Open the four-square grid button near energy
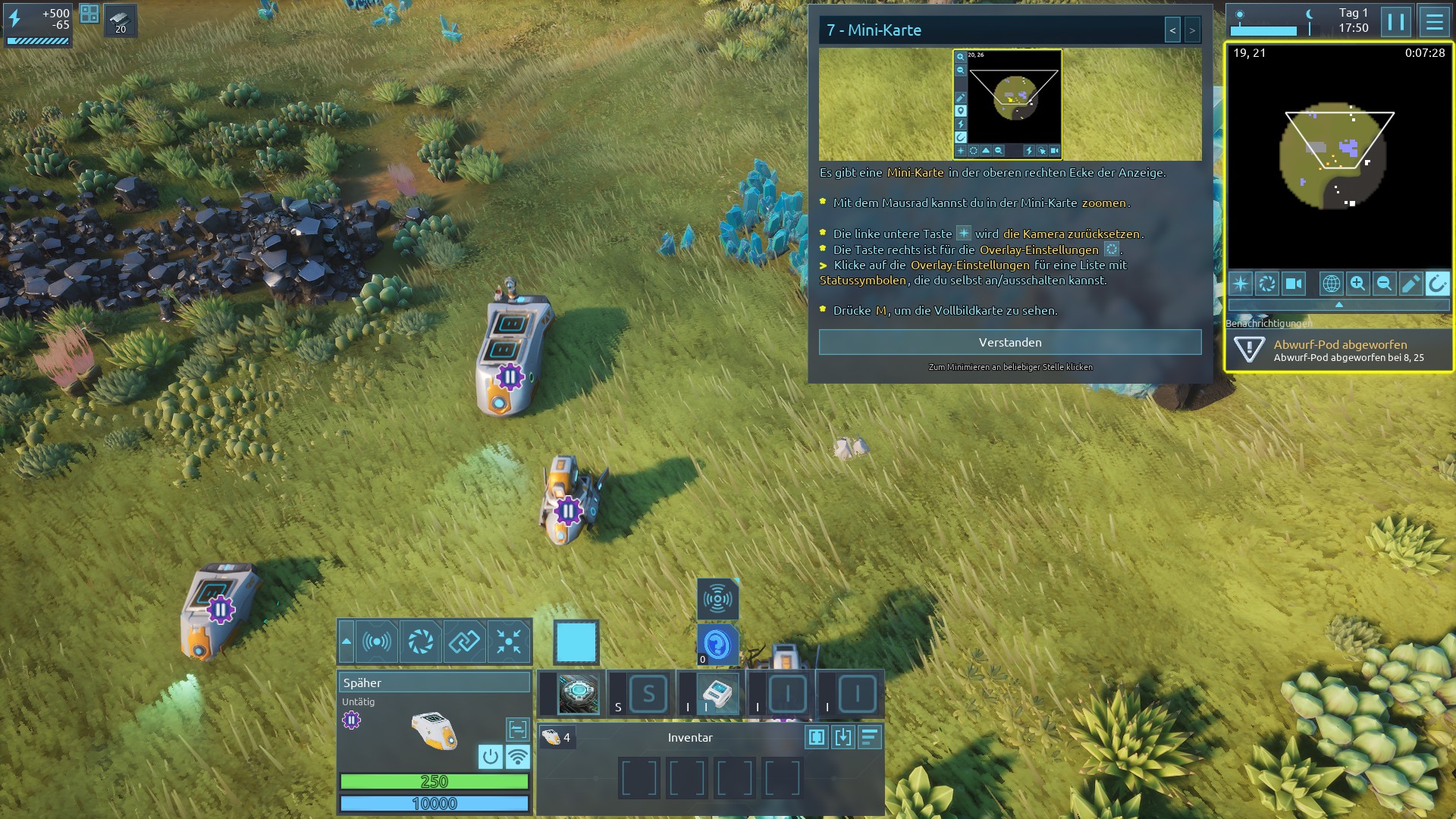The image size is (1456, 819). point(89,14)
